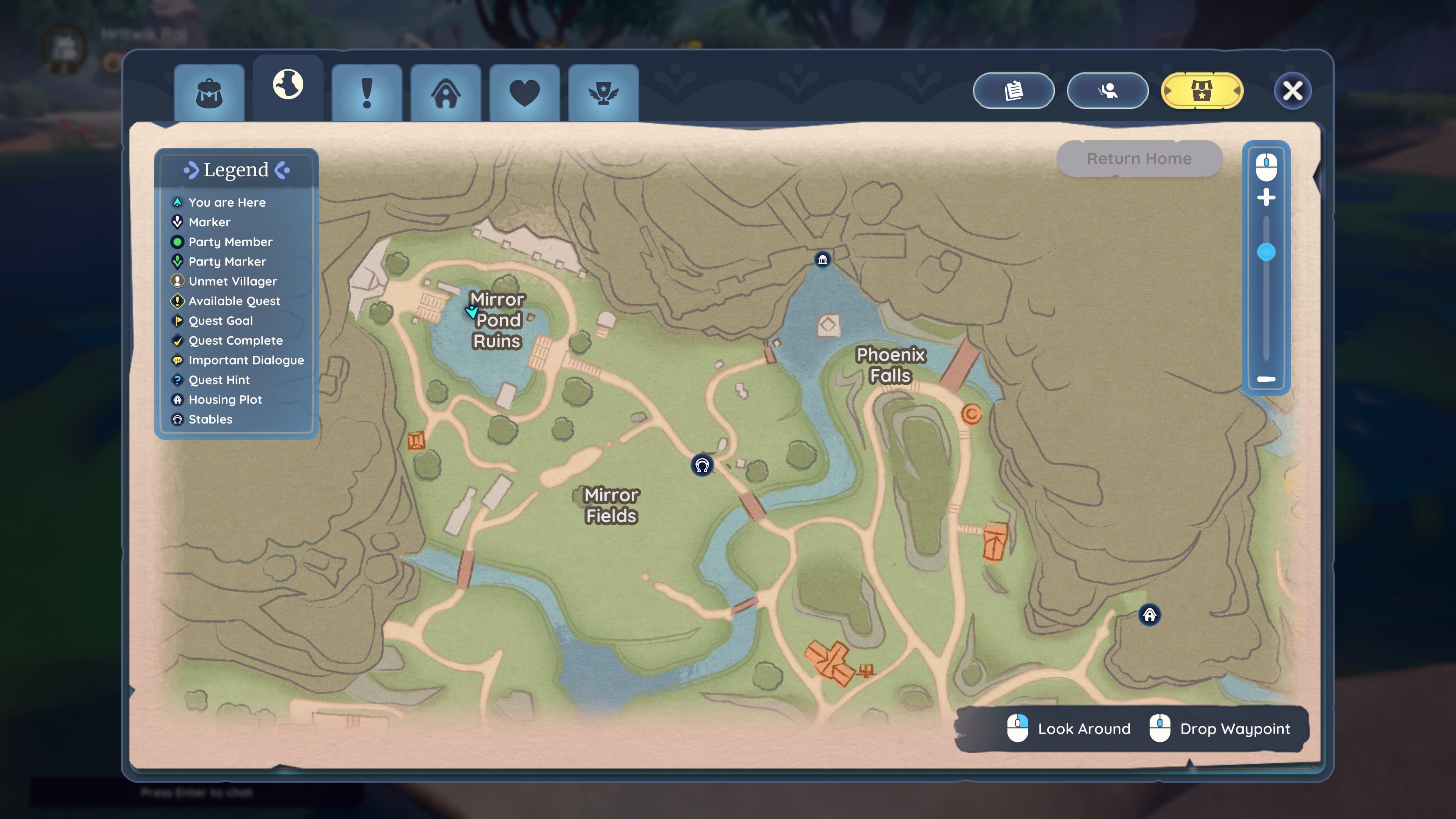This screenshot has width=1456, height=819.
Task: Click the shrine icon above Phoenix Falls
Action: 822,259
